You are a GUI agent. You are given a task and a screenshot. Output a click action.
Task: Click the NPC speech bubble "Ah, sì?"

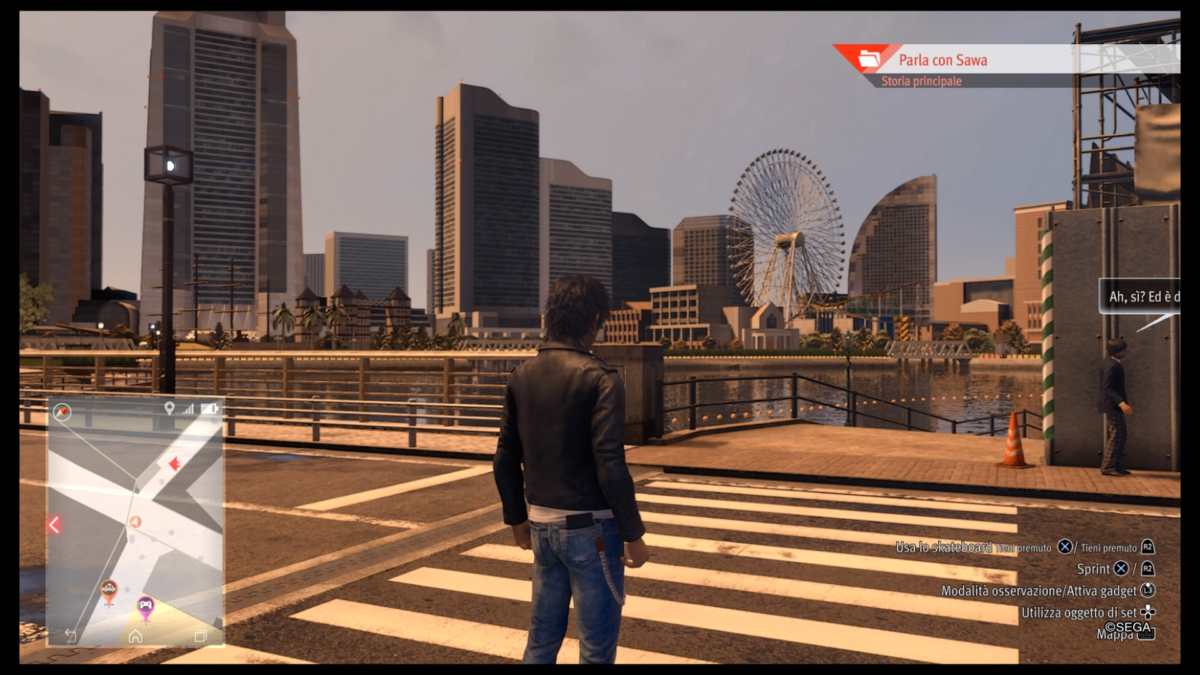tap(1140, 297)
